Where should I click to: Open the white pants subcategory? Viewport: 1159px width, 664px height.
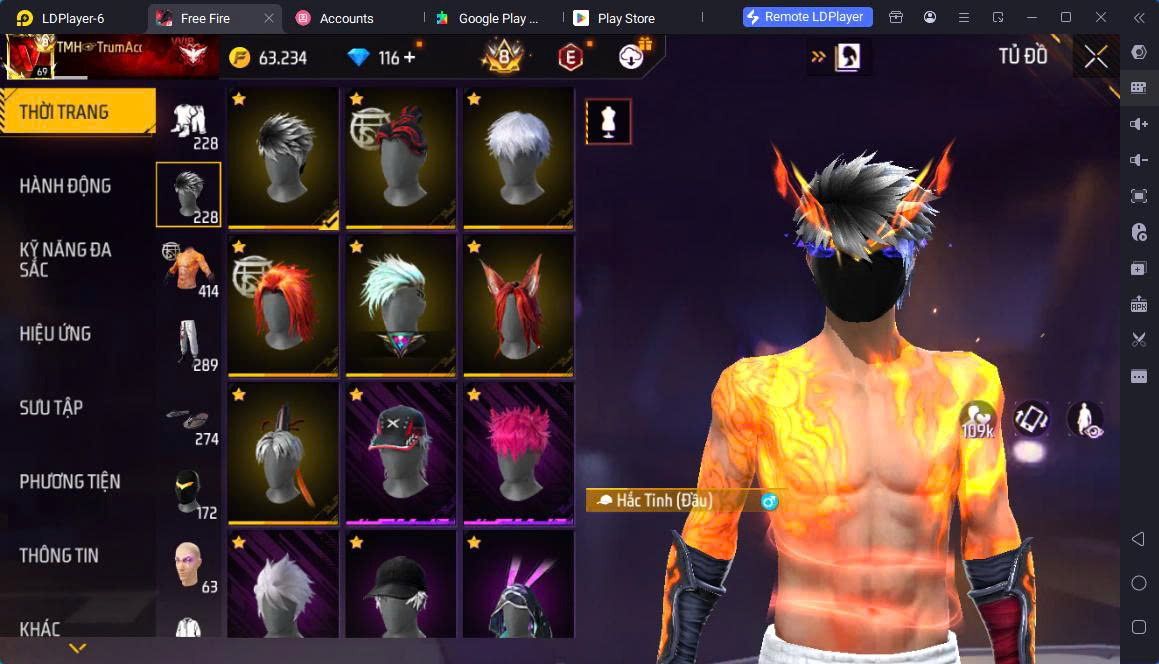pos(189,344)
